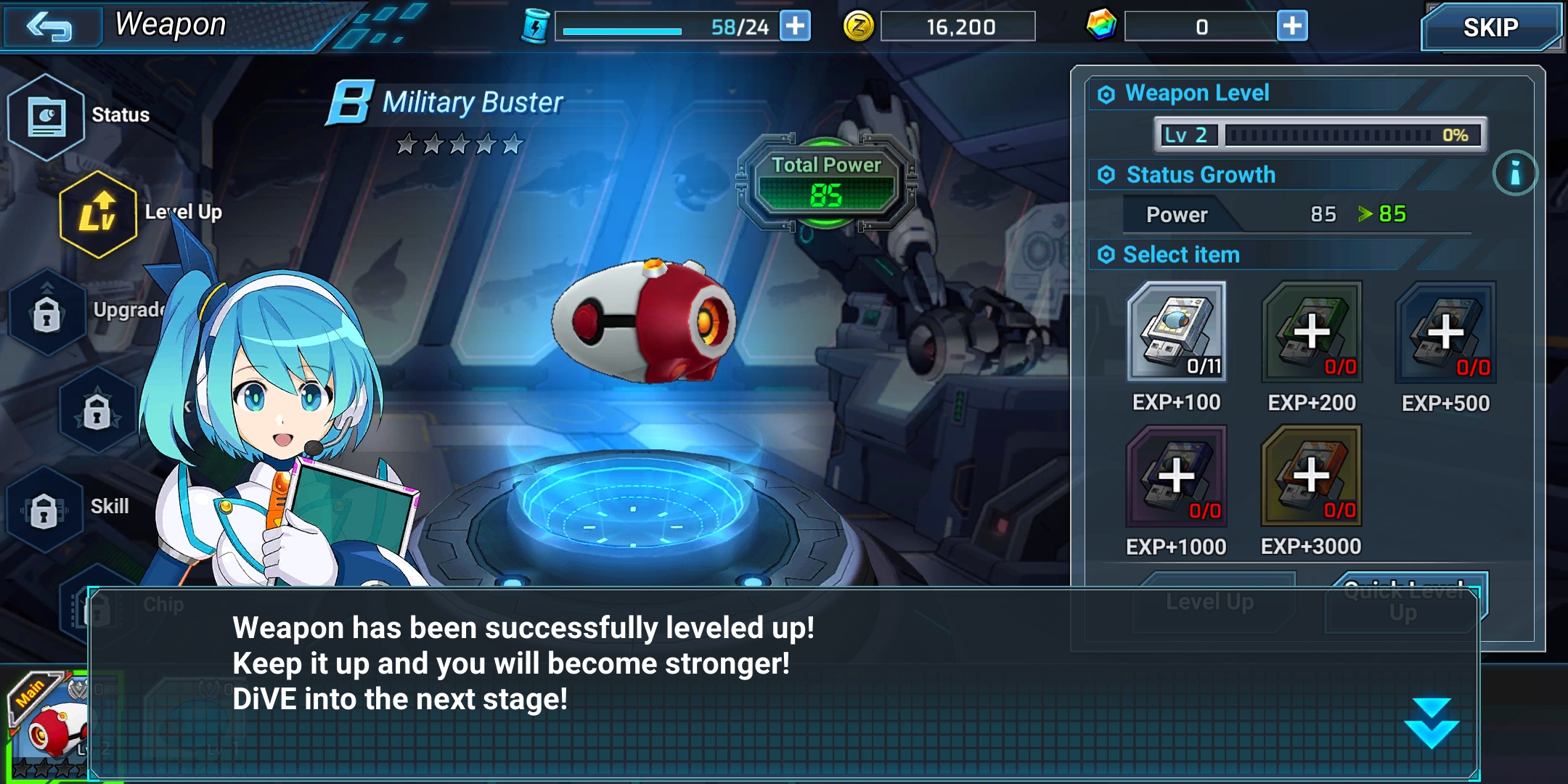Viewport: 1568px width, 784px height.
Task: Select the locked Skill tab
Action: tap(44, 509)
